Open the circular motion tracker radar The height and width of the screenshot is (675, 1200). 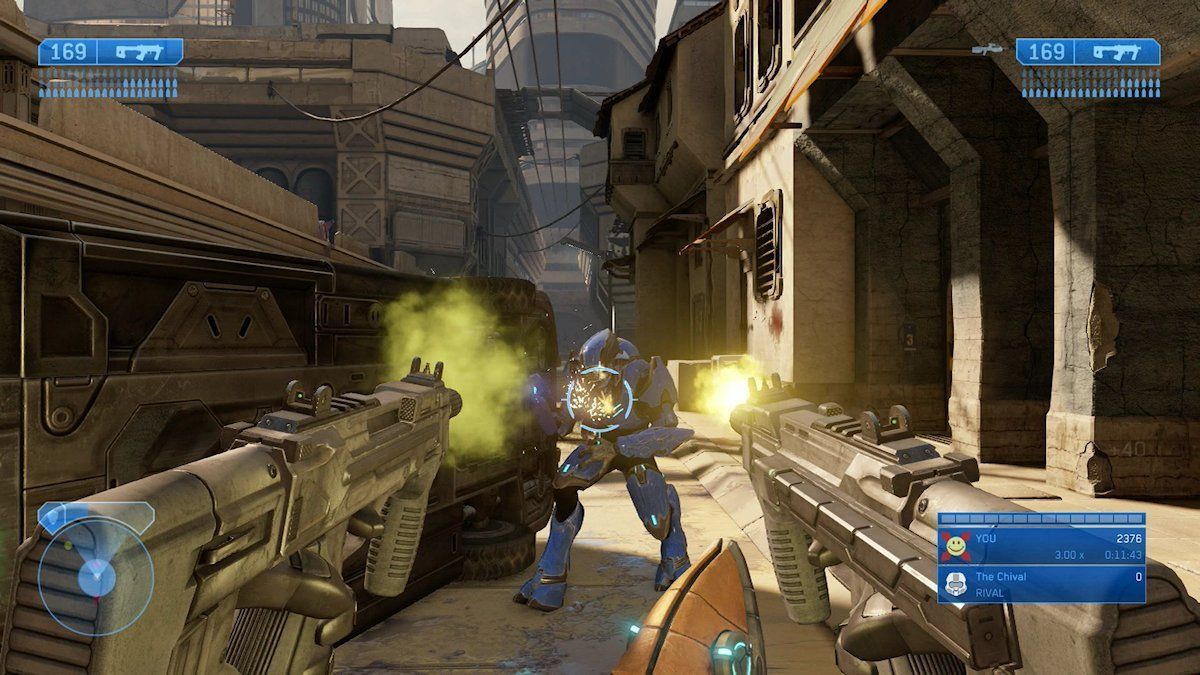(96, 574)
